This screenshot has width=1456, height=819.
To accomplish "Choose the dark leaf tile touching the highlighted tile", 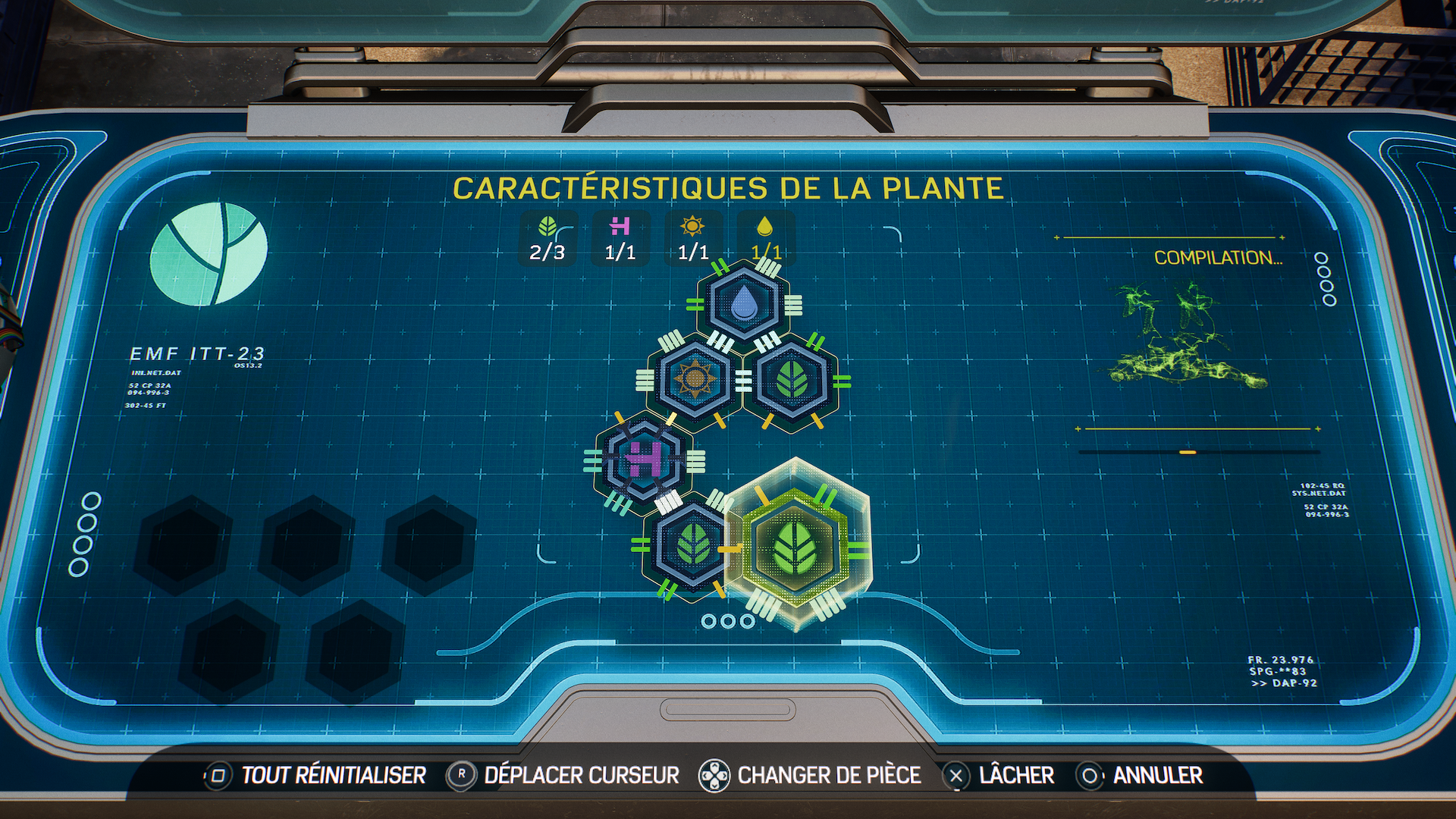I will click(692, 546).
